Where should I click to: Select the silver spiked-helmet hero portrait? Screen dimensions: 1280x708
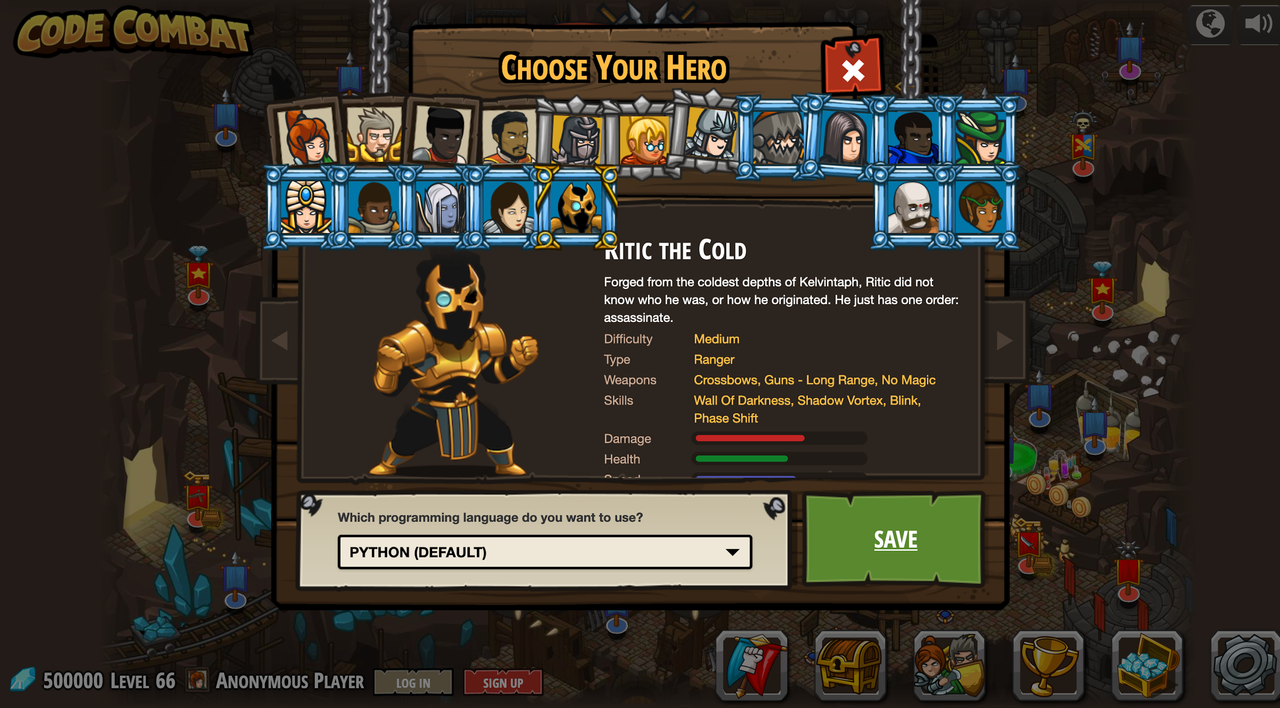tap(711, 134)
